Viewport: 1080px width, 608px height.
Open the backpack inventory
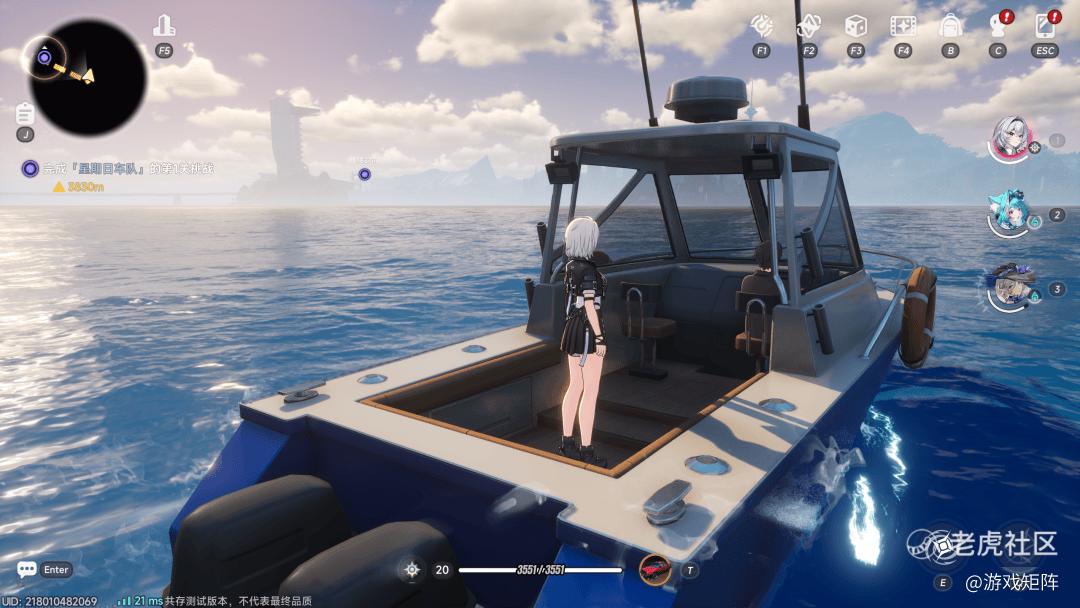click(x=950, y=26)
